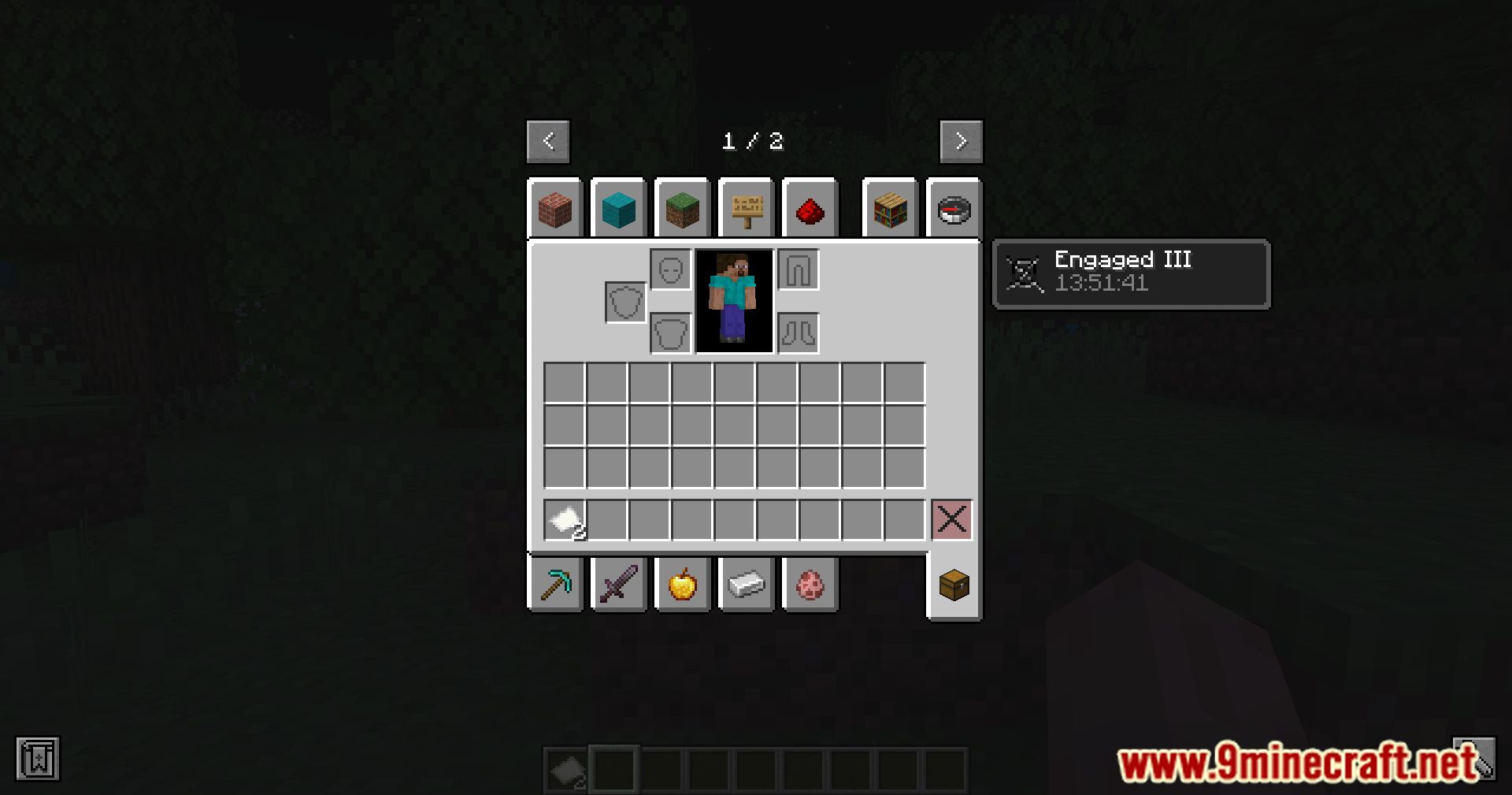
Task: Select the iron ingot materials icon
Action: [x=746, y=584]
